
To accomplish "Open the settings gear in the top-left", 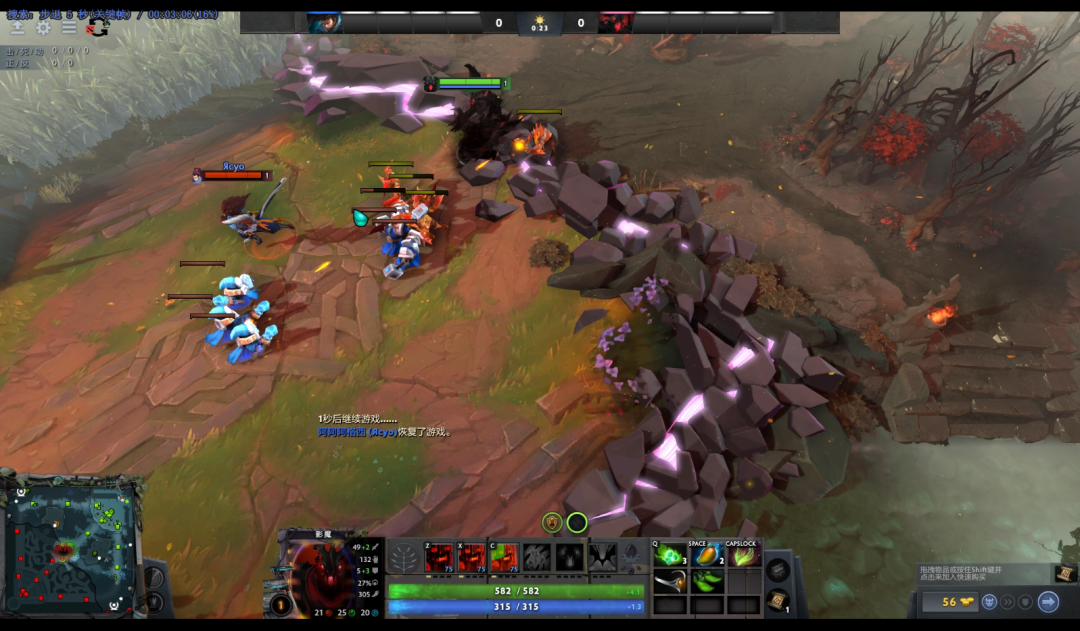I will [43, 28].
